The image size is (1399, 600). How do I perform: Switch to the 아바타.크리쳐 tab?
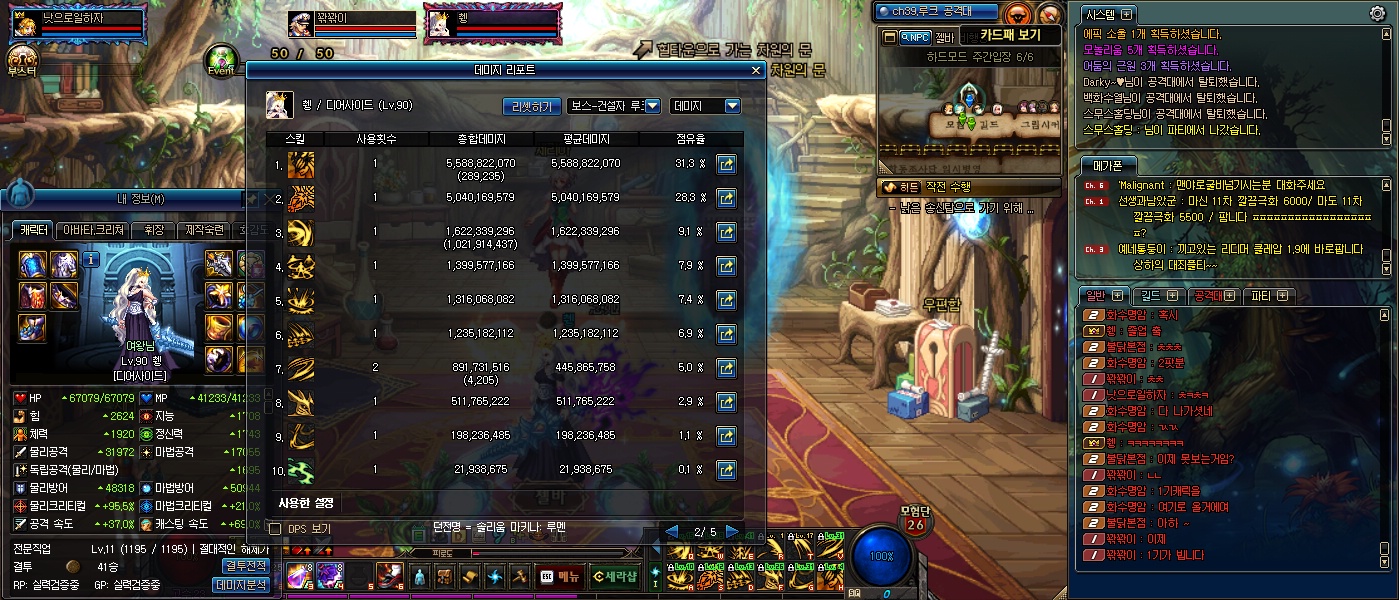click(93, 231)
